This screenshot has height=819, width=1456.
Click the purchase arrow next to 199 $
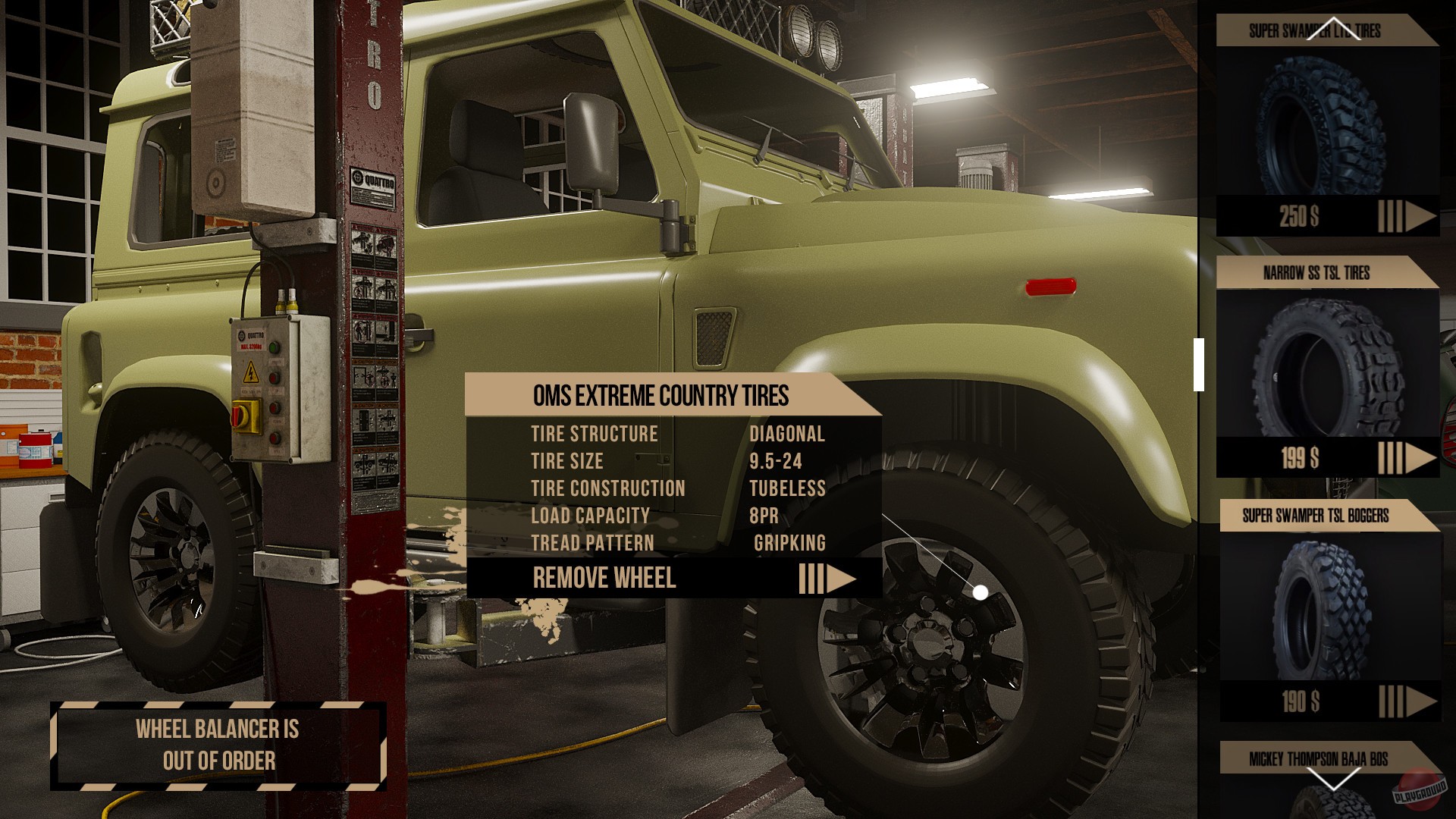(x=1413, y=457)
